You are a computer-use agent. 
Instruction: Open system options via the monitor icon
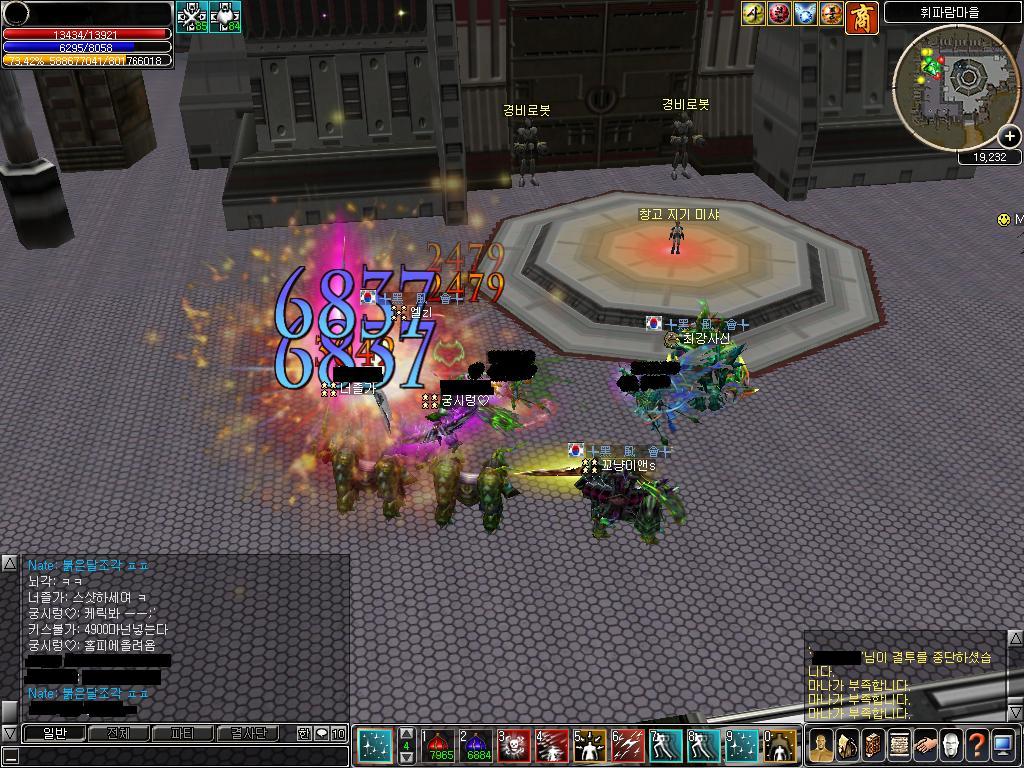point(1003,745)
